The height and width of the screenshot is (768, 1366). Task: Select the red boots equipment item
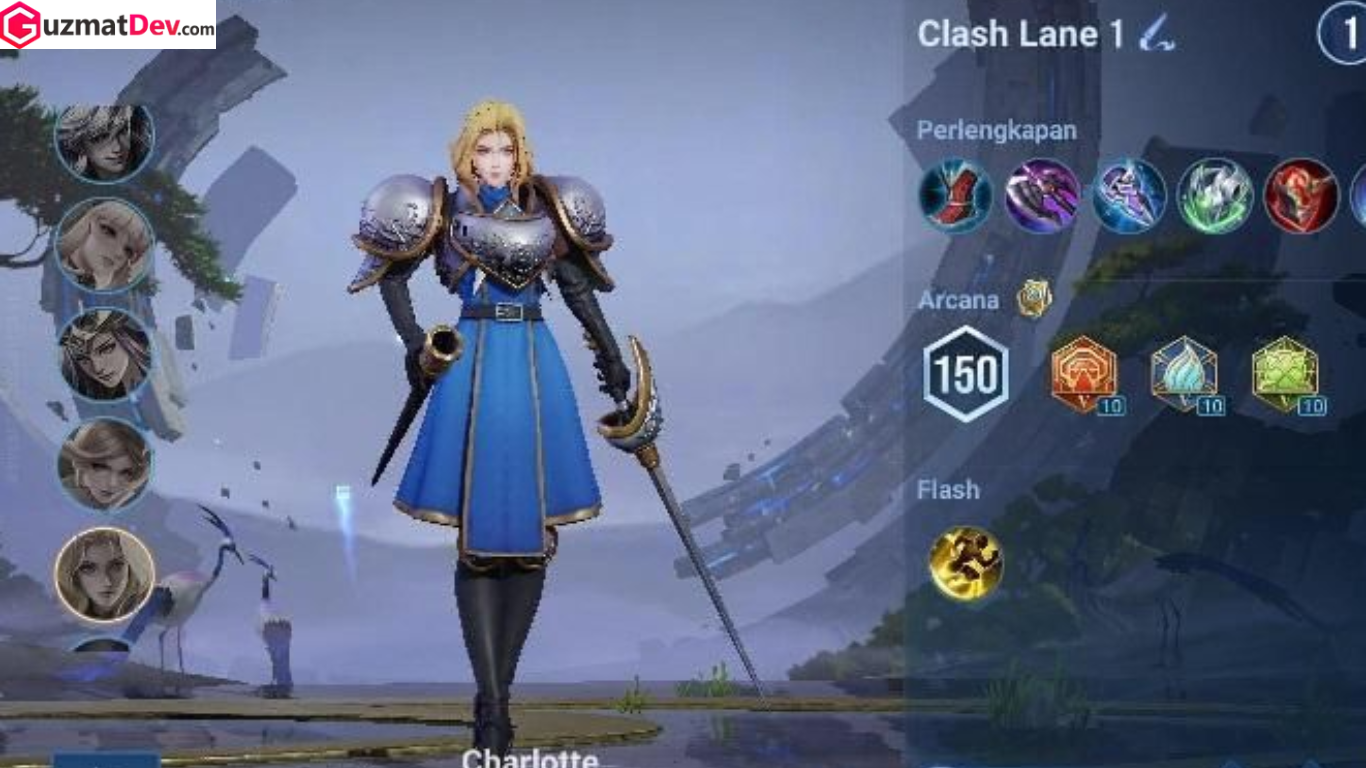coord(953,198)
